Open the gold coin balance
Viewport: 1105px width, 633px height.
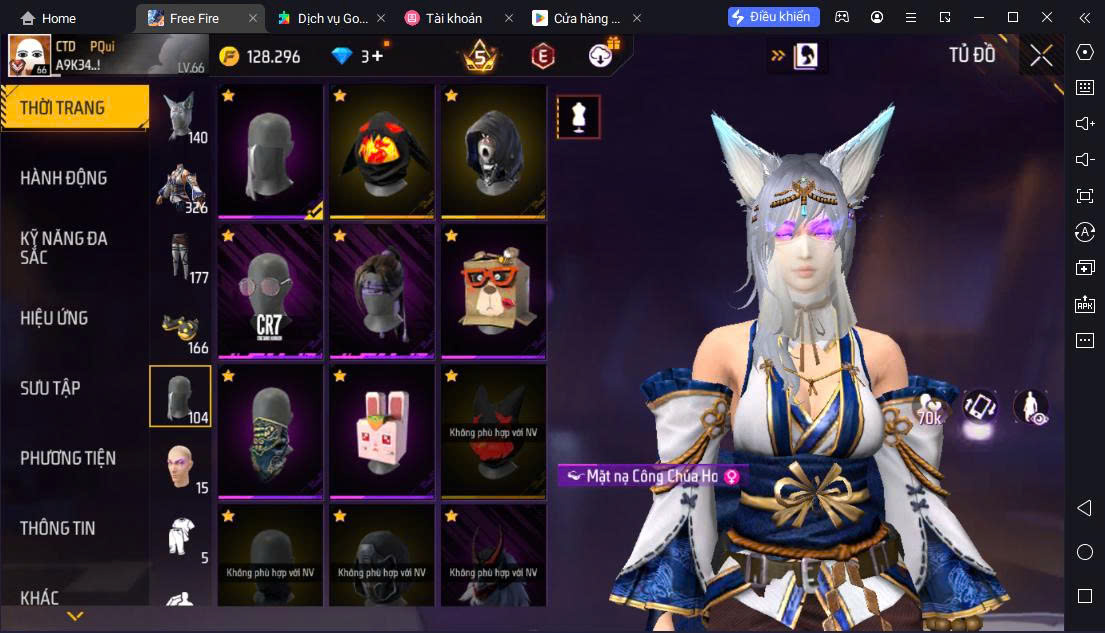click(x=260, y=56)
